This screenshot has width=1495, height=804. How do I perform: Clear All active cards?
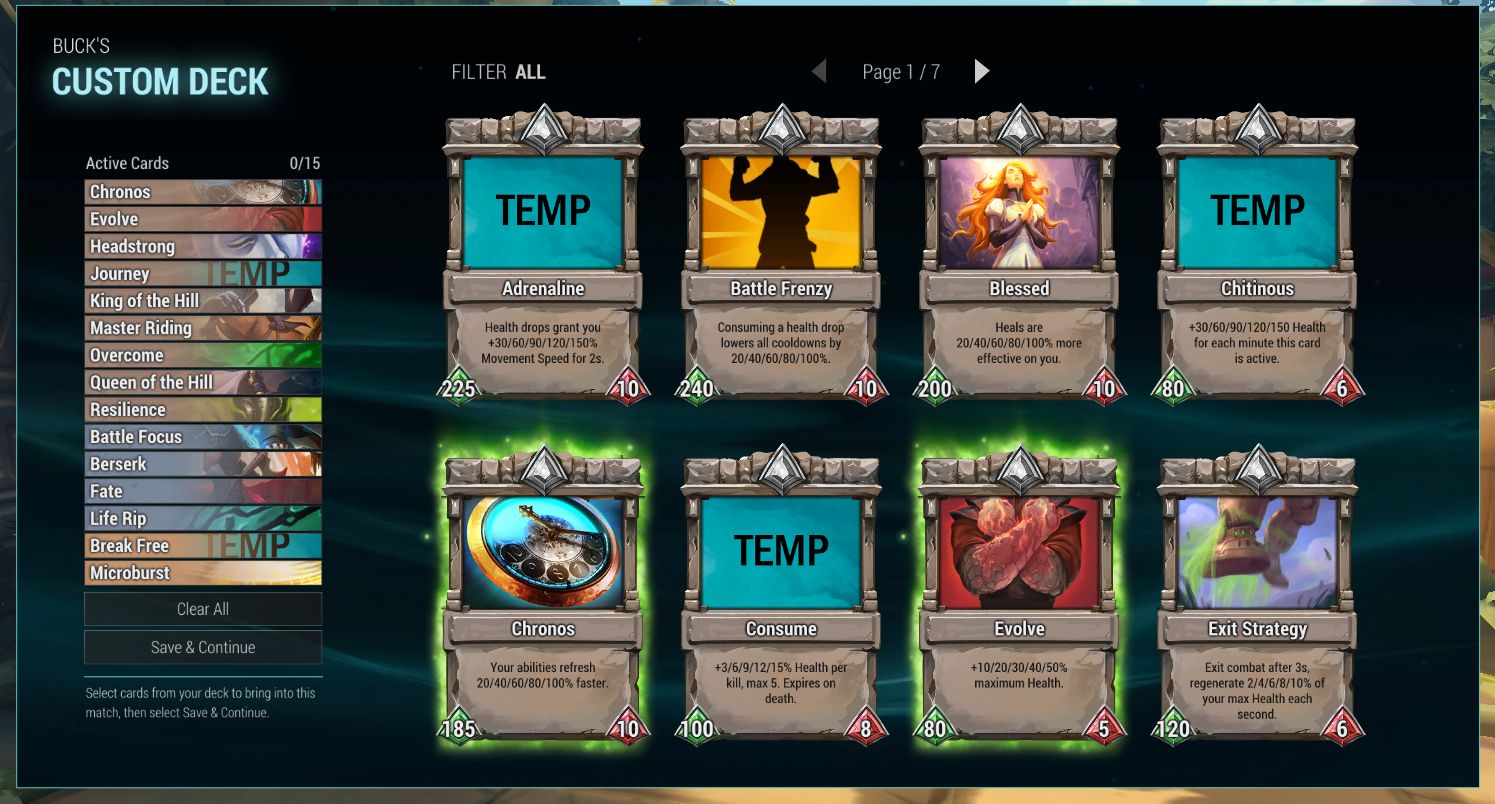coord(203,609)
